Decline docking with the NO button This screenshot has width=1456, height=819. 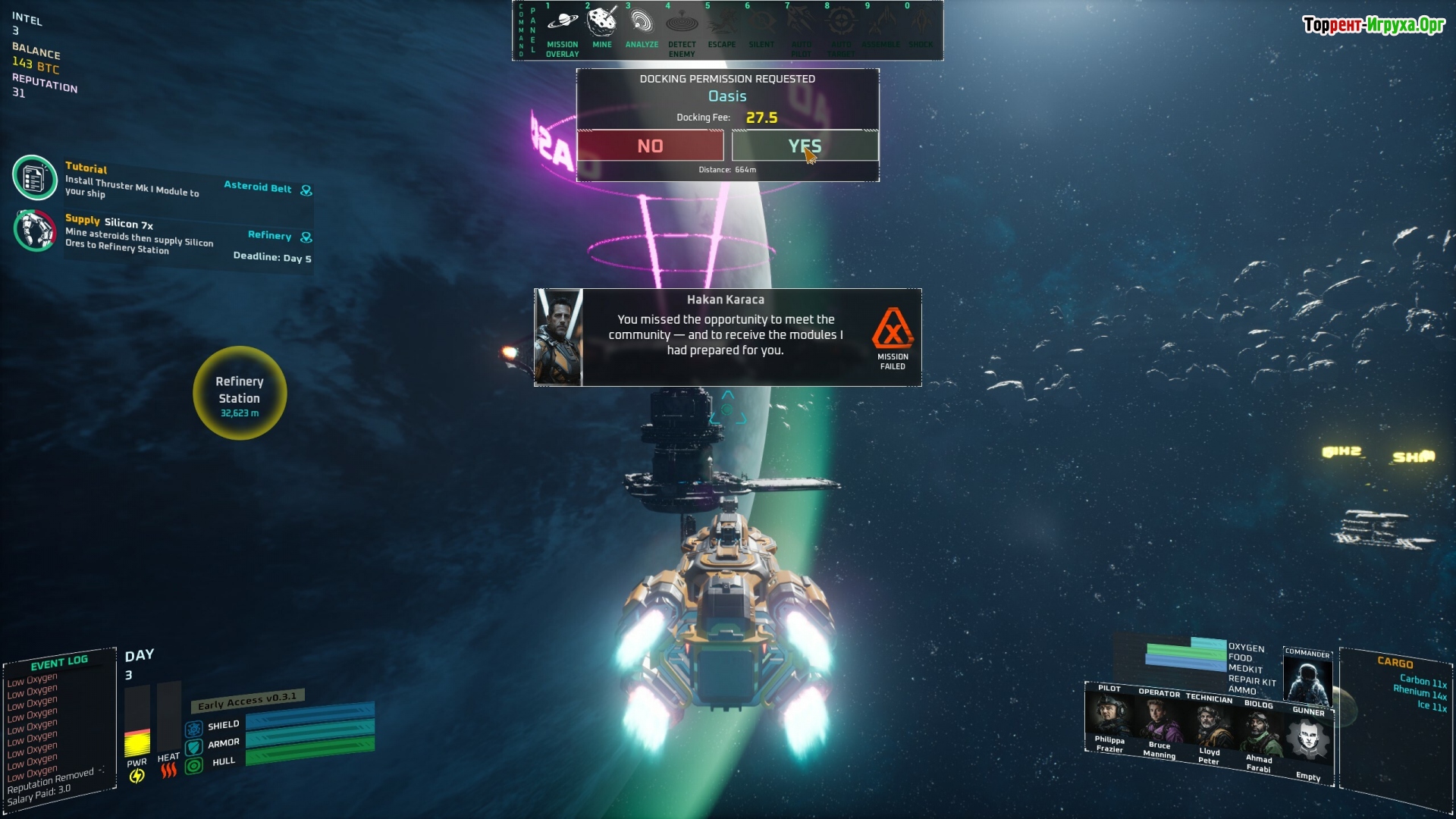tap(650, 146)
